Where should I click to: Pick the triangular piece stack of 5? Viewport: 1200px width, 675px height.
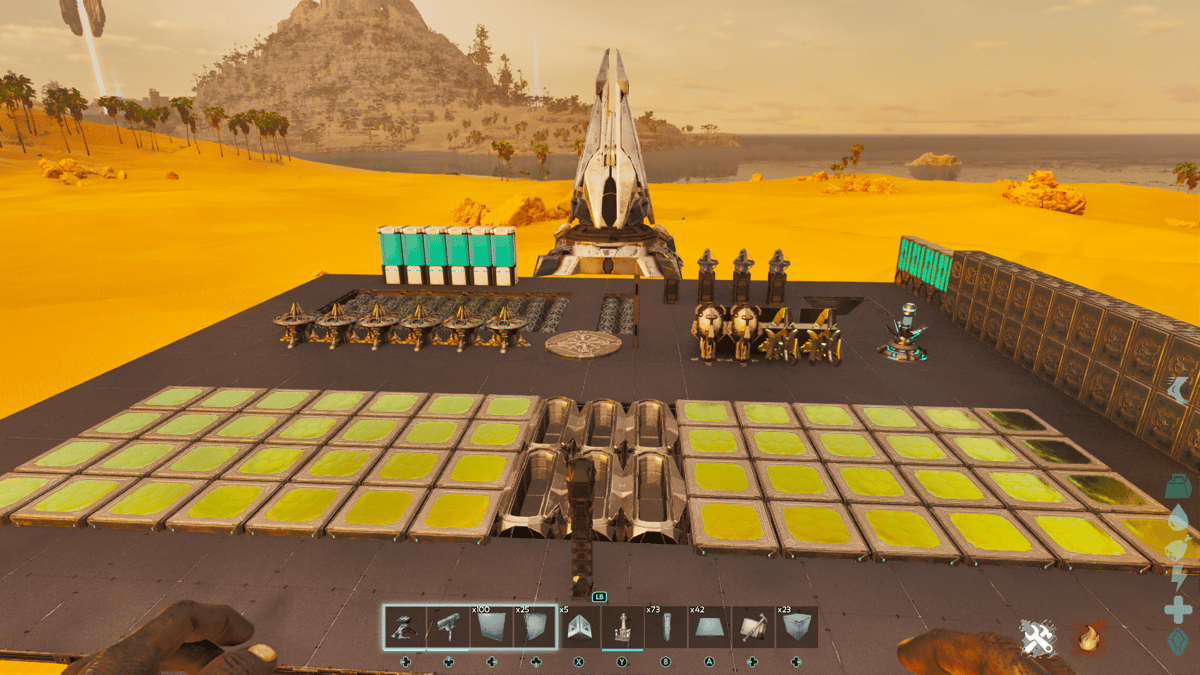point(579,627)
